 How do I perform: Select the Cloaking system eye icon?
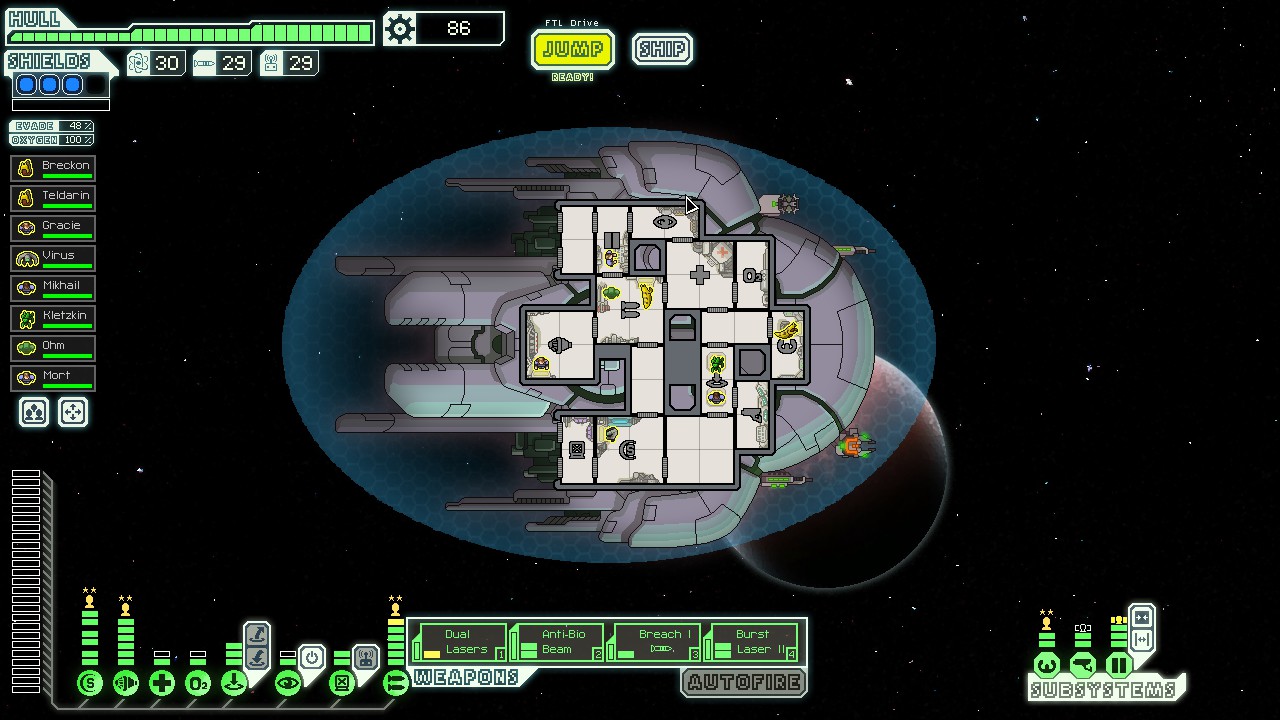tap(289, 681)
